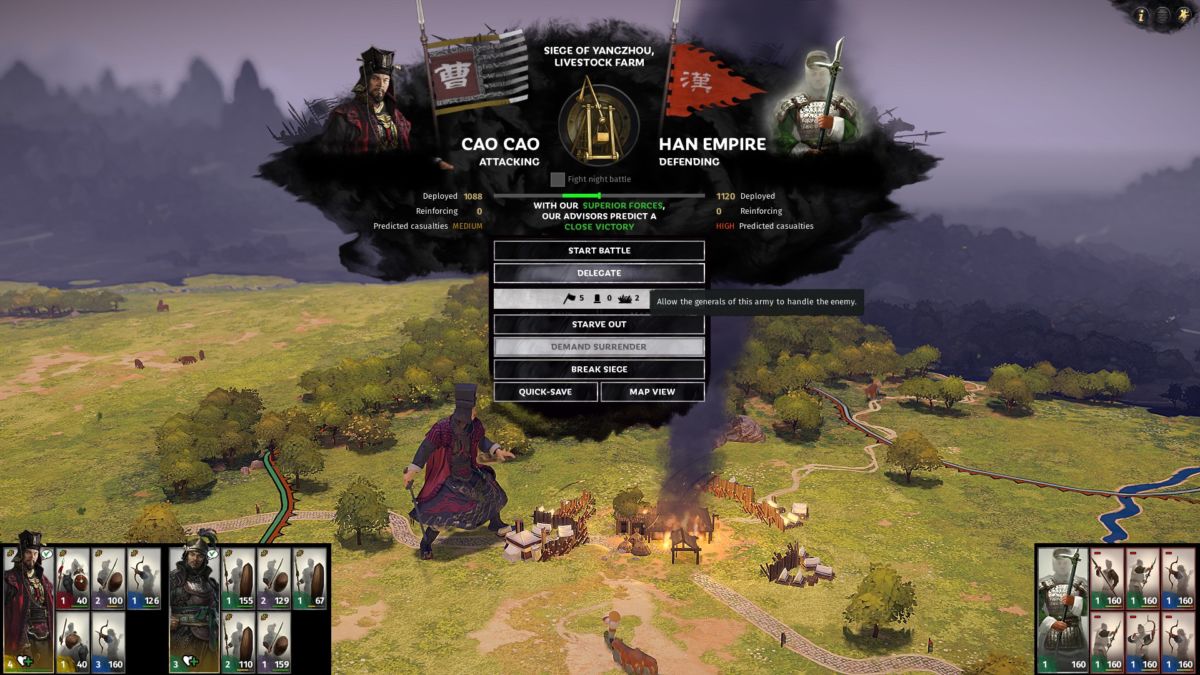This screenshot has height=675, width=1200.
Task: Select the archer unit card with 126 men
Action: pyautogui.click(x=144, y=579)
